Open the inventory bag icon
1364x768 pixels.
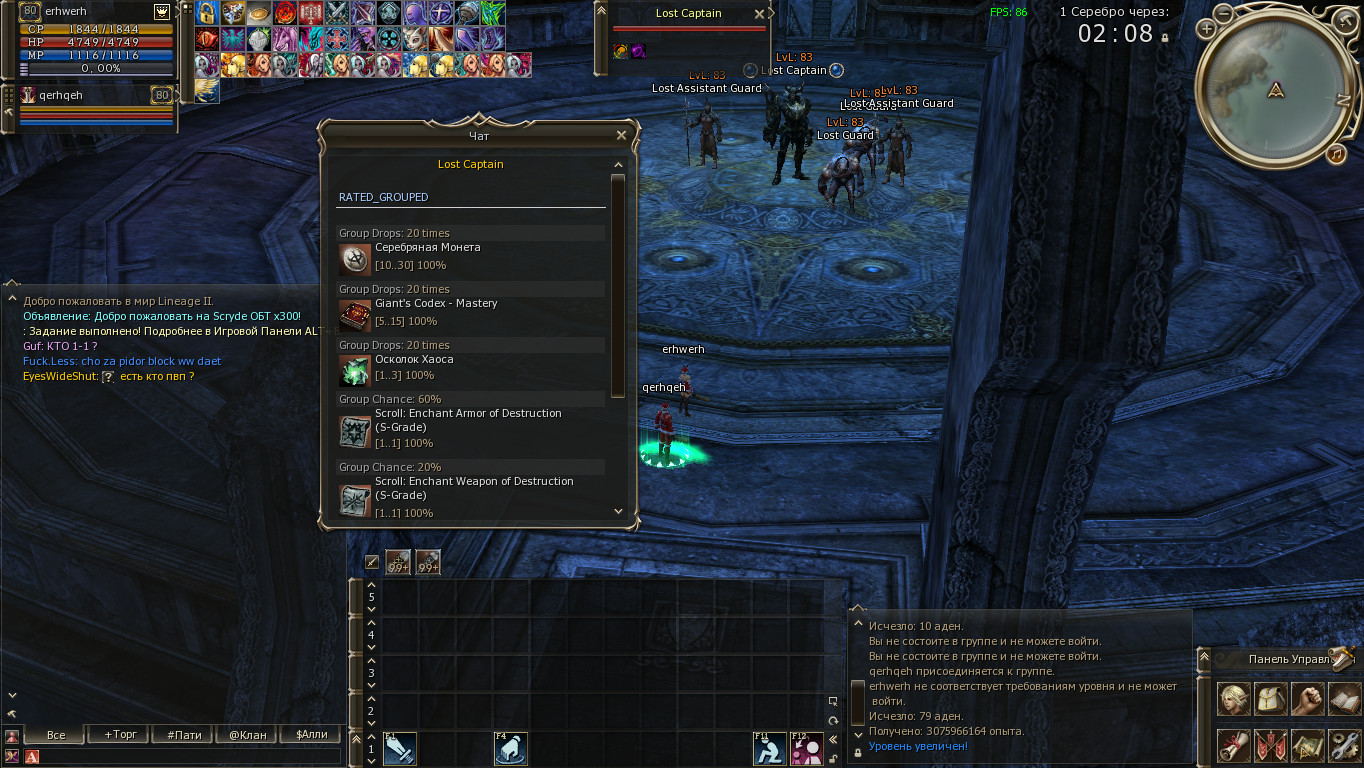point(1270,699)
